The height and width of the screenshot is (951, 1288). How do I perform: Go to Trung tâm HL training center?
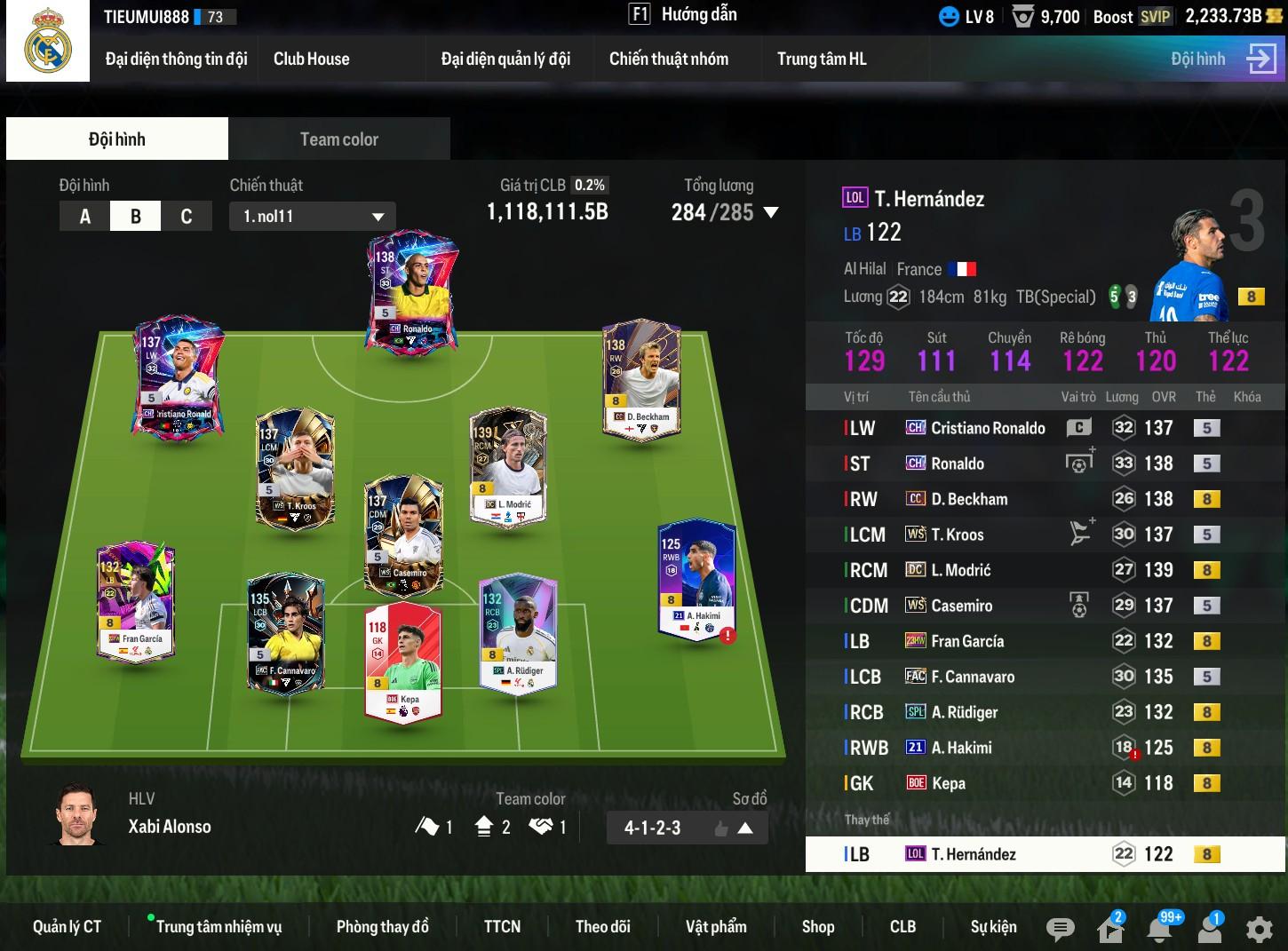point(821,59)
